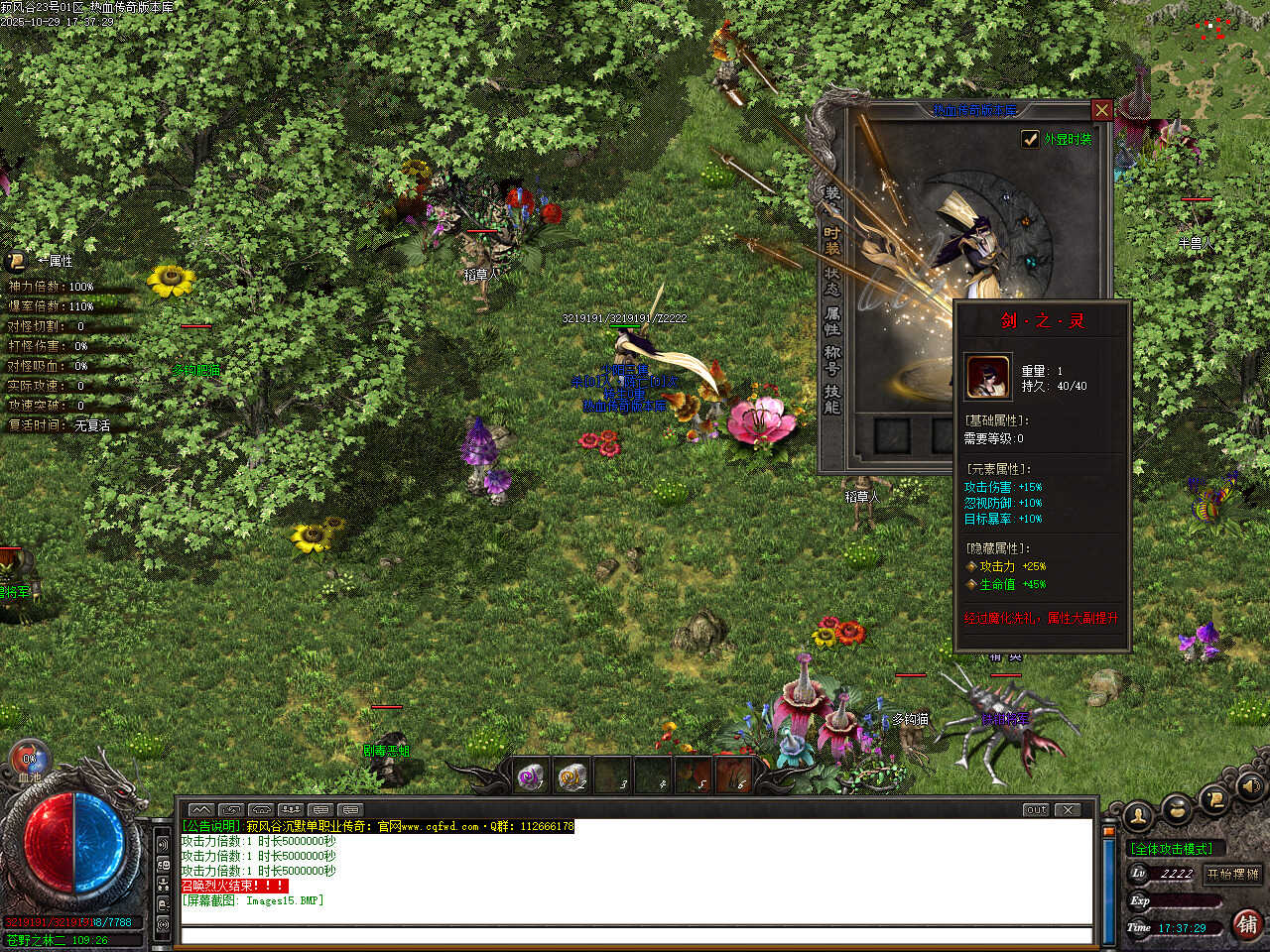Use the purple scroll in hotbar slot 1
1270x952 pixels.
coord(531,775)
